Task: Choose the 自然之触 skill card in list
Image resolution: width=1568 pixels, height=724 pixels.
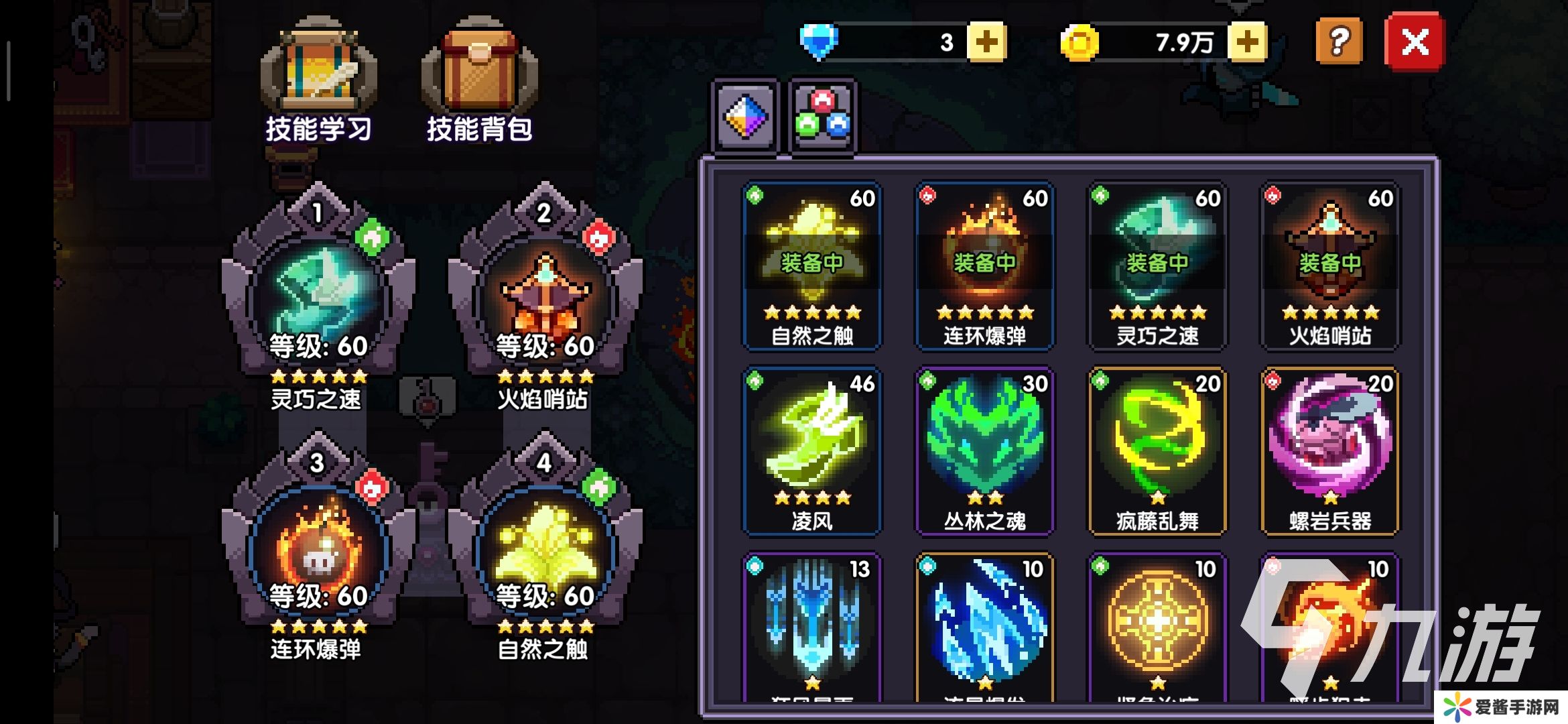Action: pyautogui.click(x=811, y=265)
